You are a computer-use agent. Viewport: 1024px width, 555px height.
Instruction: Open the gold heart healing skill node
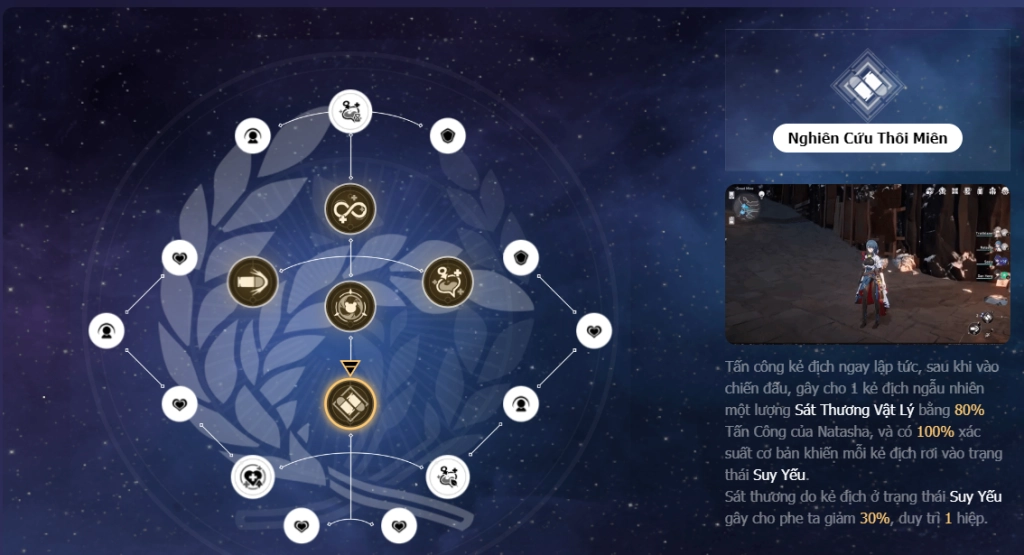click(447, 281)
